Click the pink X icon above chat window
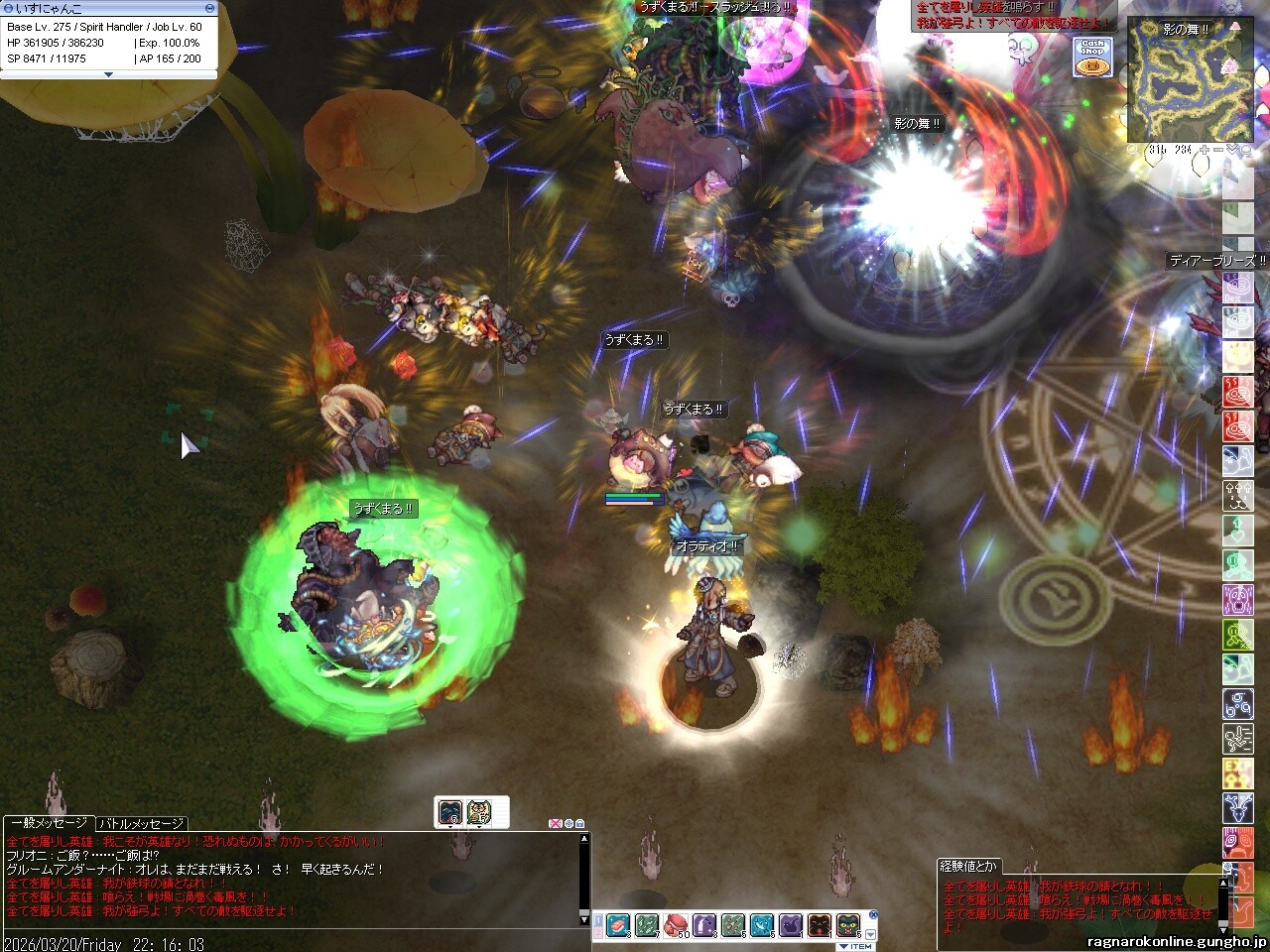The width and height of the screenshot is (1270, 952). pos(555,823)
